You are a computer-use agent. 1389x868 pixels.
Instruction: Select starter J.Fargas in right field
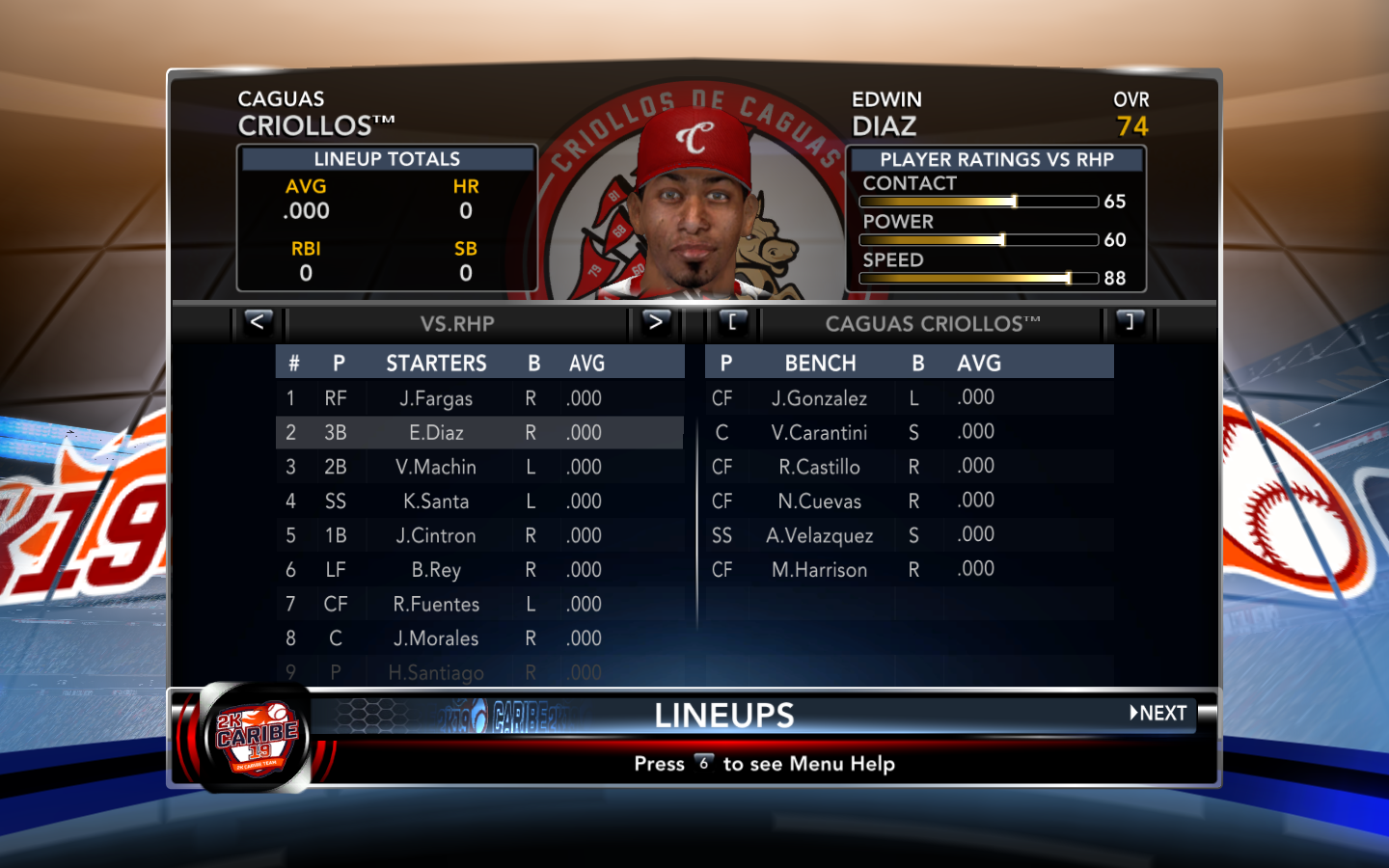pyautogui.click(x=436, y=398)
